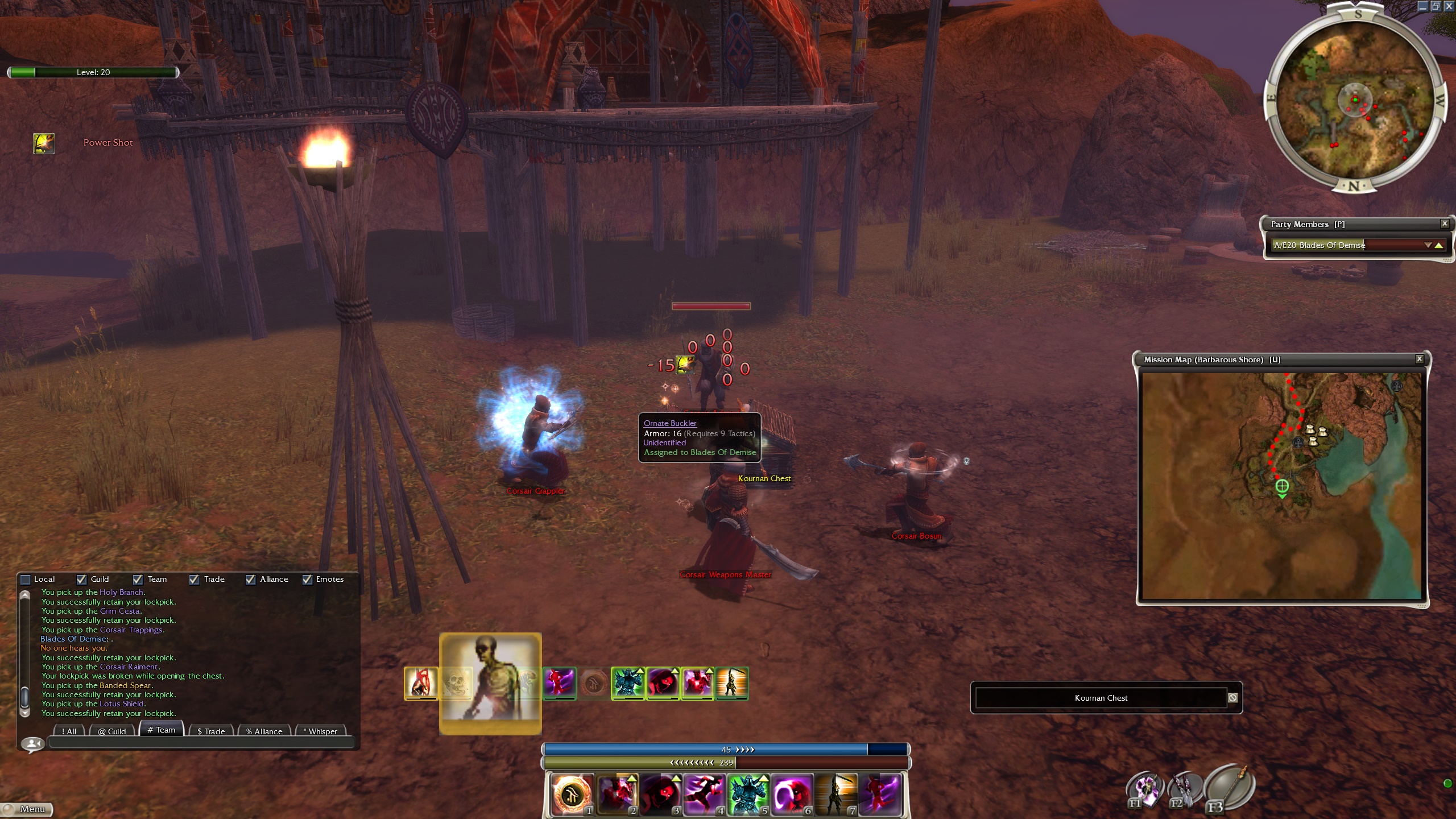Close the Mission Map window
The image size is (1456, 819).
coord(1419,359)
